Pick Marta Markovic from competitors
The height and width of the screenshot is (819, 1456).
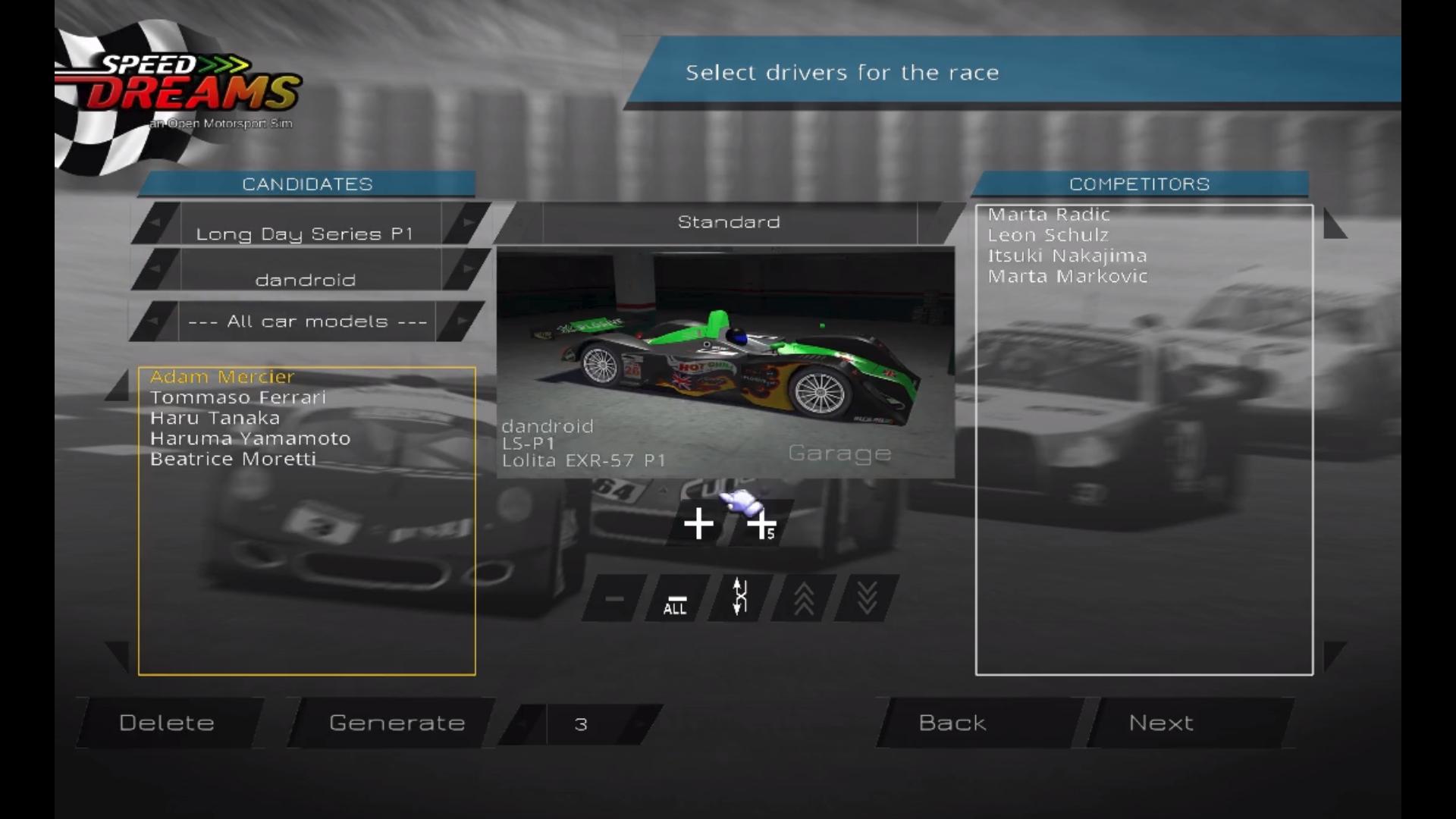click(1067, 276)
